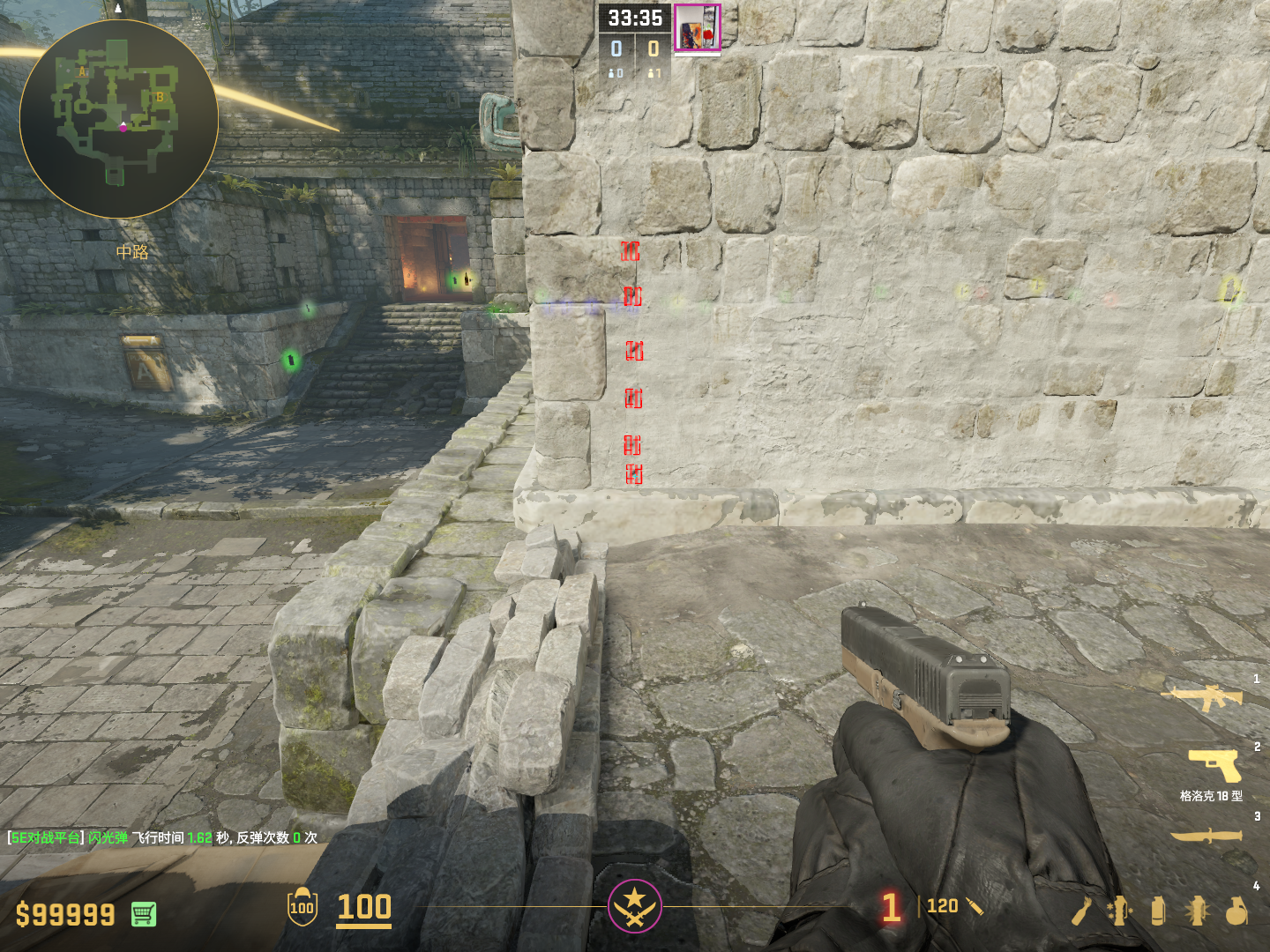This screenshot has width=1270, height=952.
Task: Choose the Glock-18 pistol slot
Action: tap(1214, 763)
